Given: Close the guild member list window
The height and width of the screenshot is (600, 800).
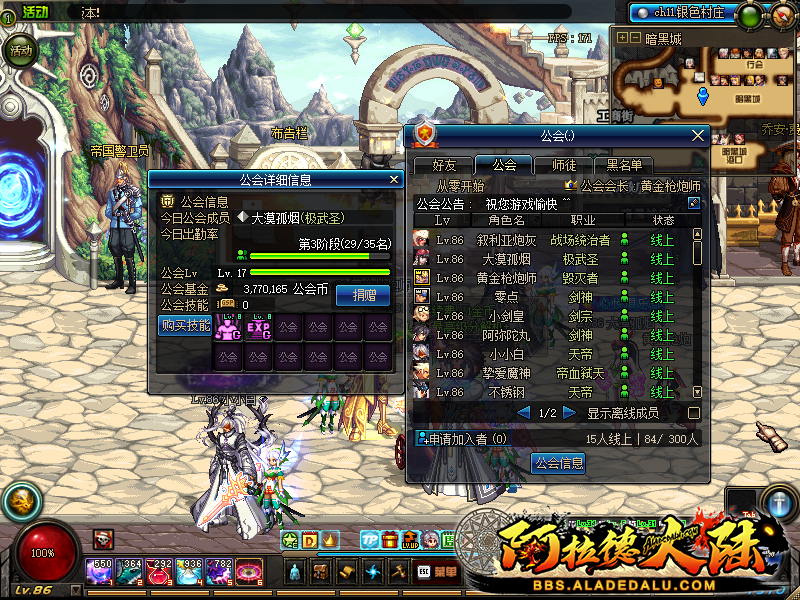Looking at the screenshot, I should (698, 135).
